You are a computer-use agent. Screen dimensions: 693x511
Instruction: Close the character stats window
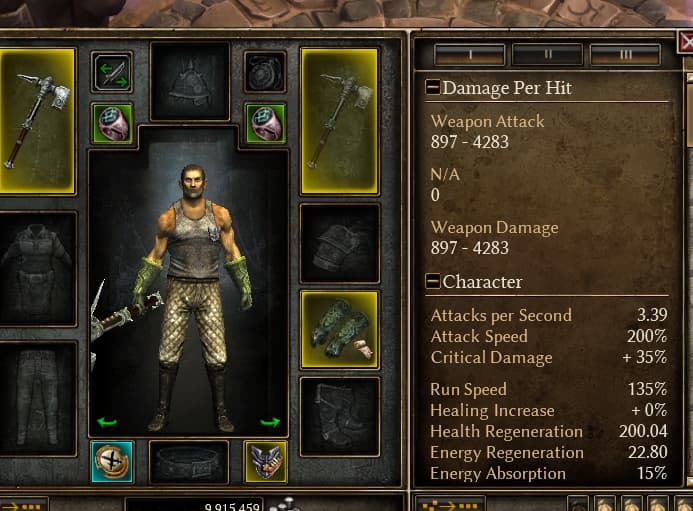pyautogui.click(x=686, y=42)
